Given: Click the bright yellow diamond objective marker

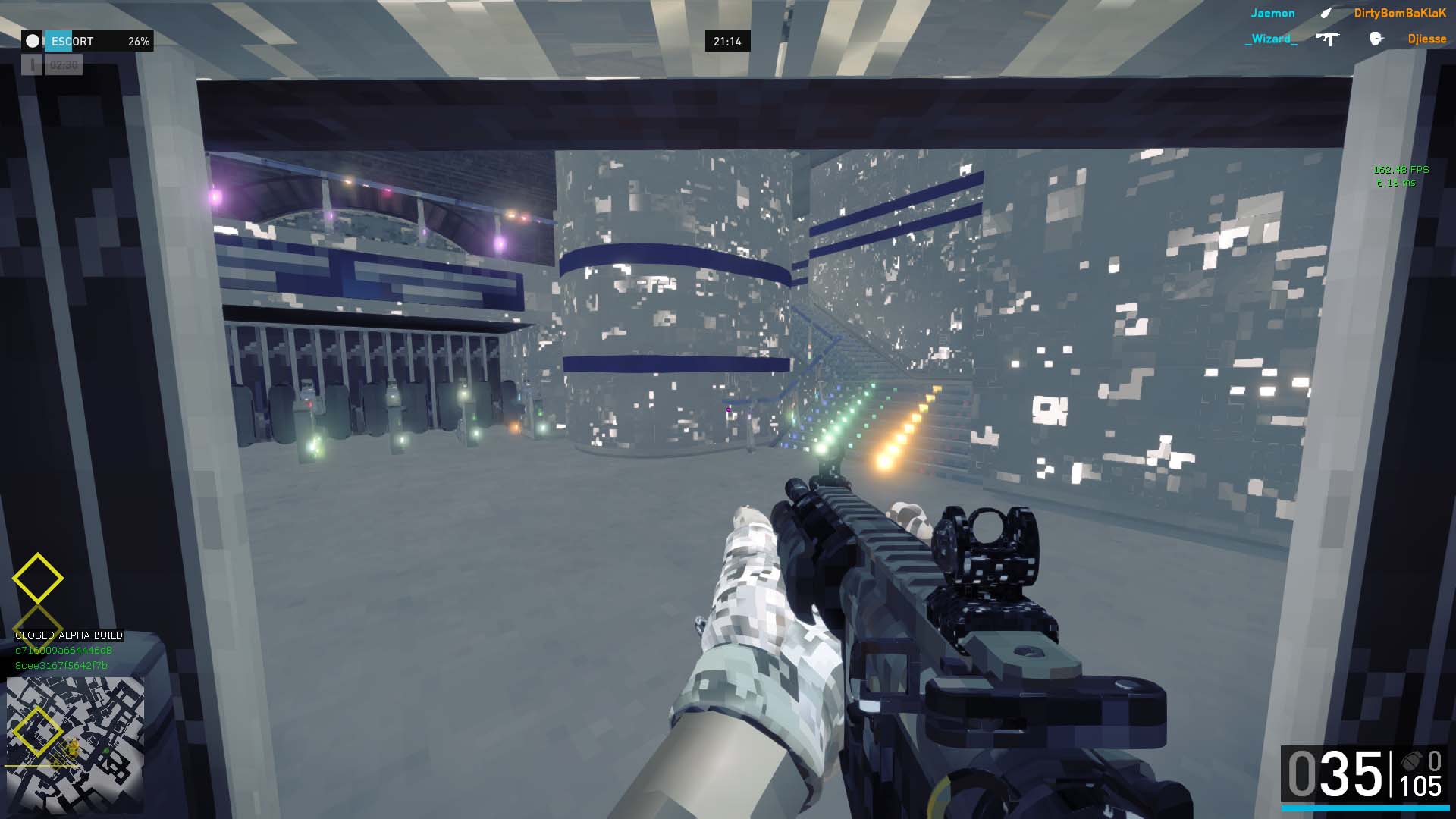Looking at the screenshot, I should (38, 579).
